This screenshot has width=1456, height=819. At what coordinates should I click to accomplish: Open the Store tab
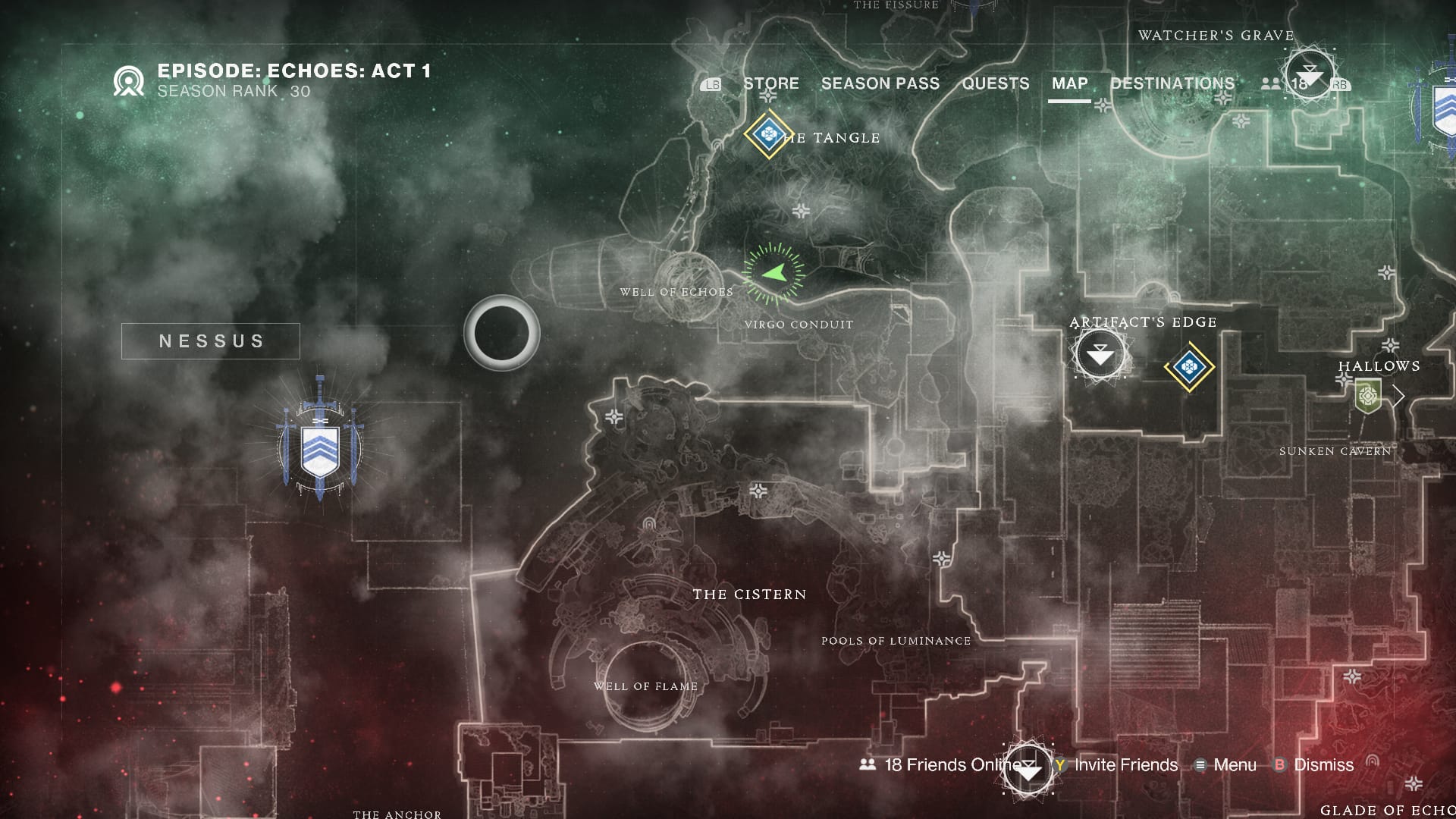[770, 83]
